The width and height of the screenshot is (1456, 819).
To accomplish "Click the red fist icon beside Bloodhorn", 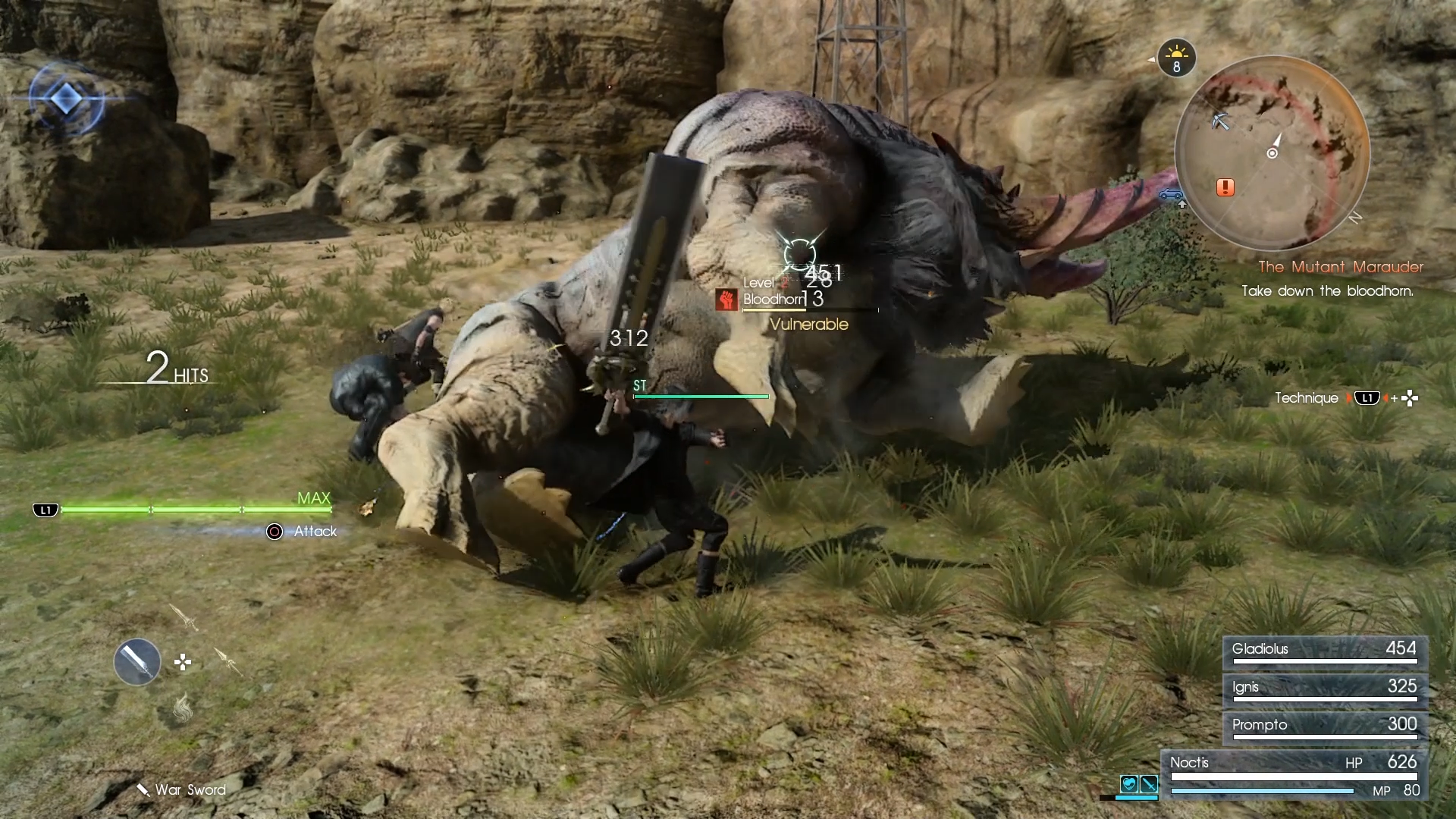I will coord(726,300).
